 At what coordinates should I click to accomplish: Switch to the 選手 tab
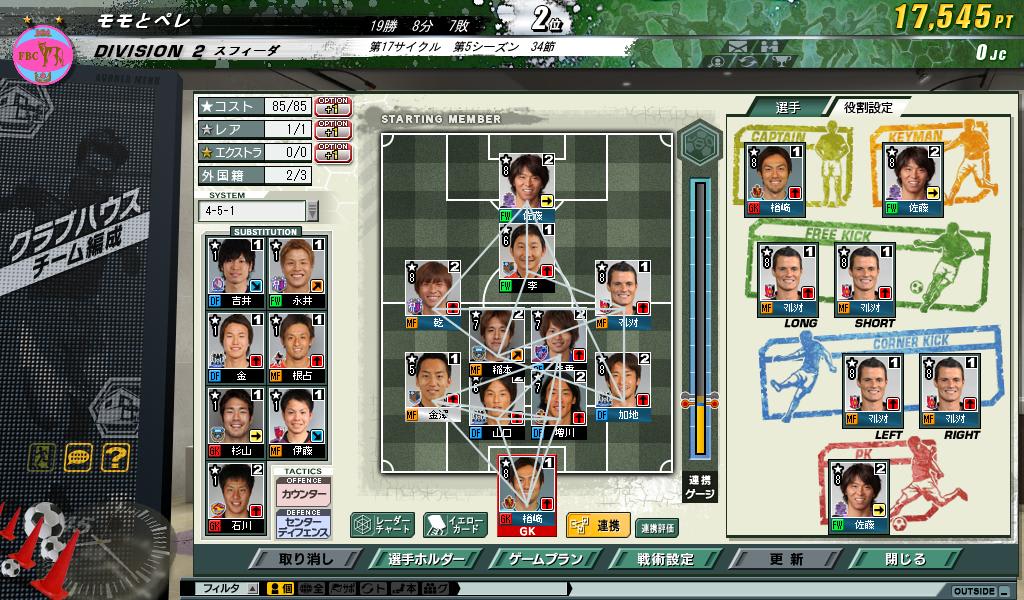[x=788, y=107]
